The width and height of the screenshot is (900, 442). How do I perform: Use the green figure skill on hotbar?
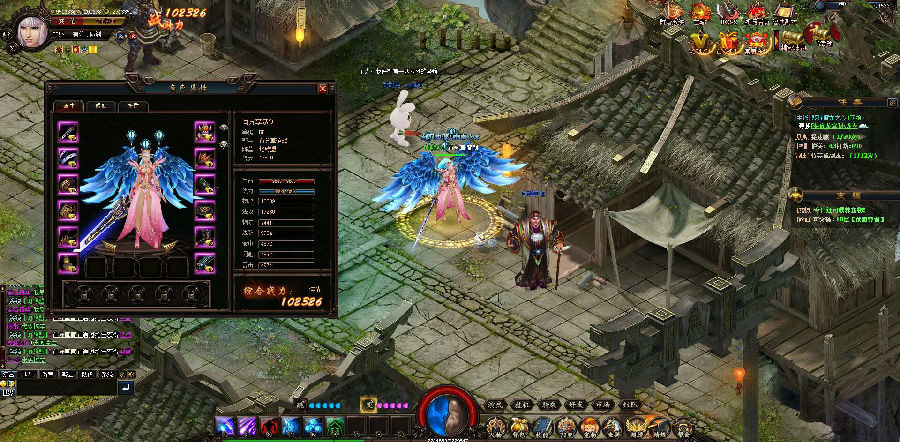[334, 427]
